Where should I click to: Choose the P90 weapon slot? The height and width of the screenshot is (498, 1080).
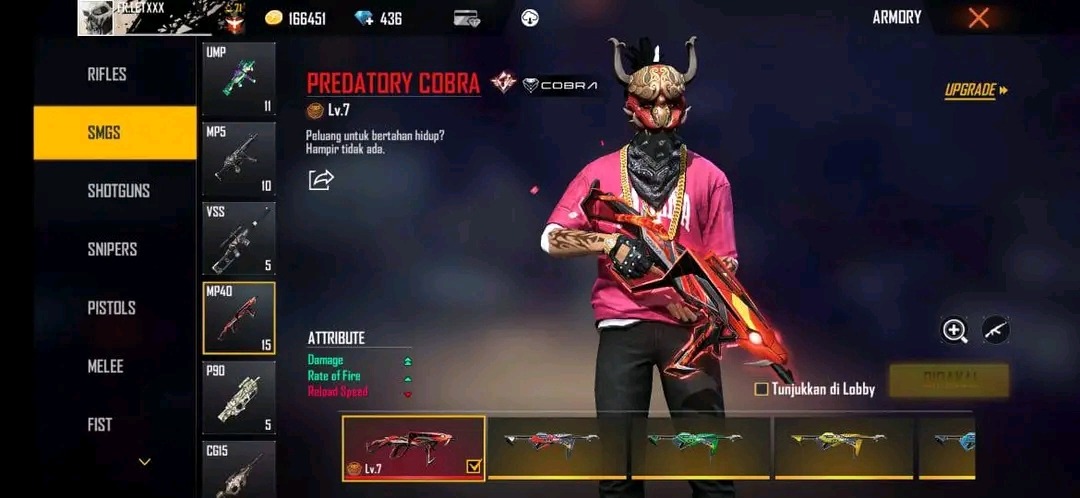click(239, 398)
